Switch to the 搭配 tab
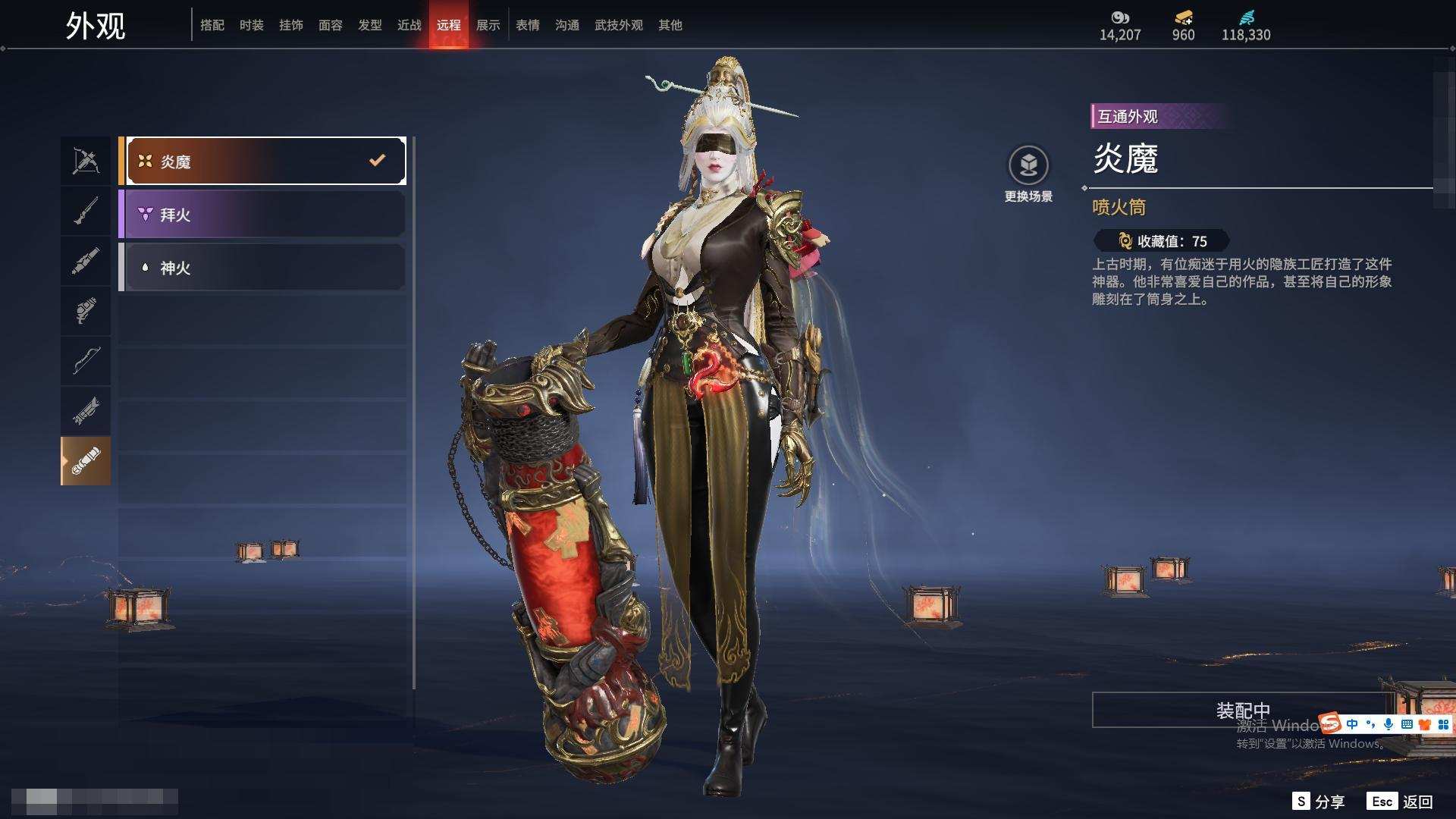The image size is (1456, 819). [x=212, y=25]
